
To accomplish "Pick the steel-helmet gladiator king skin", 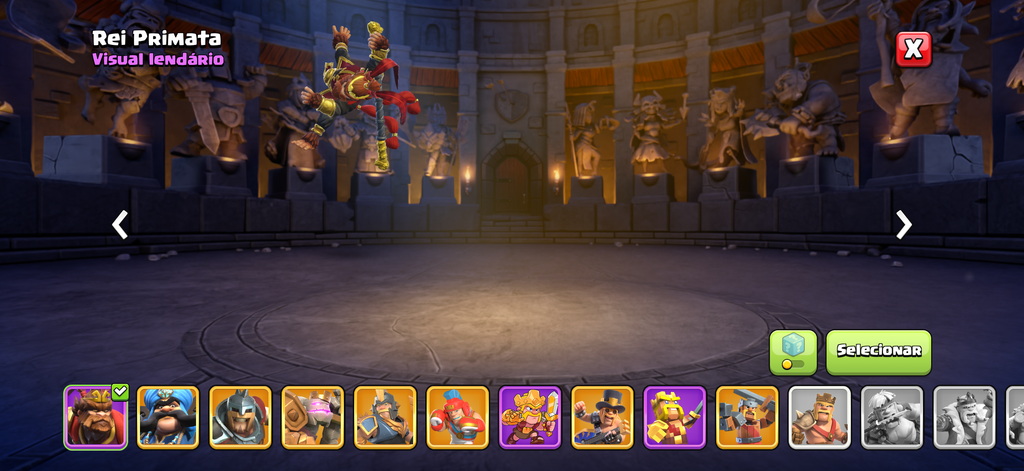I will point(240,417).
